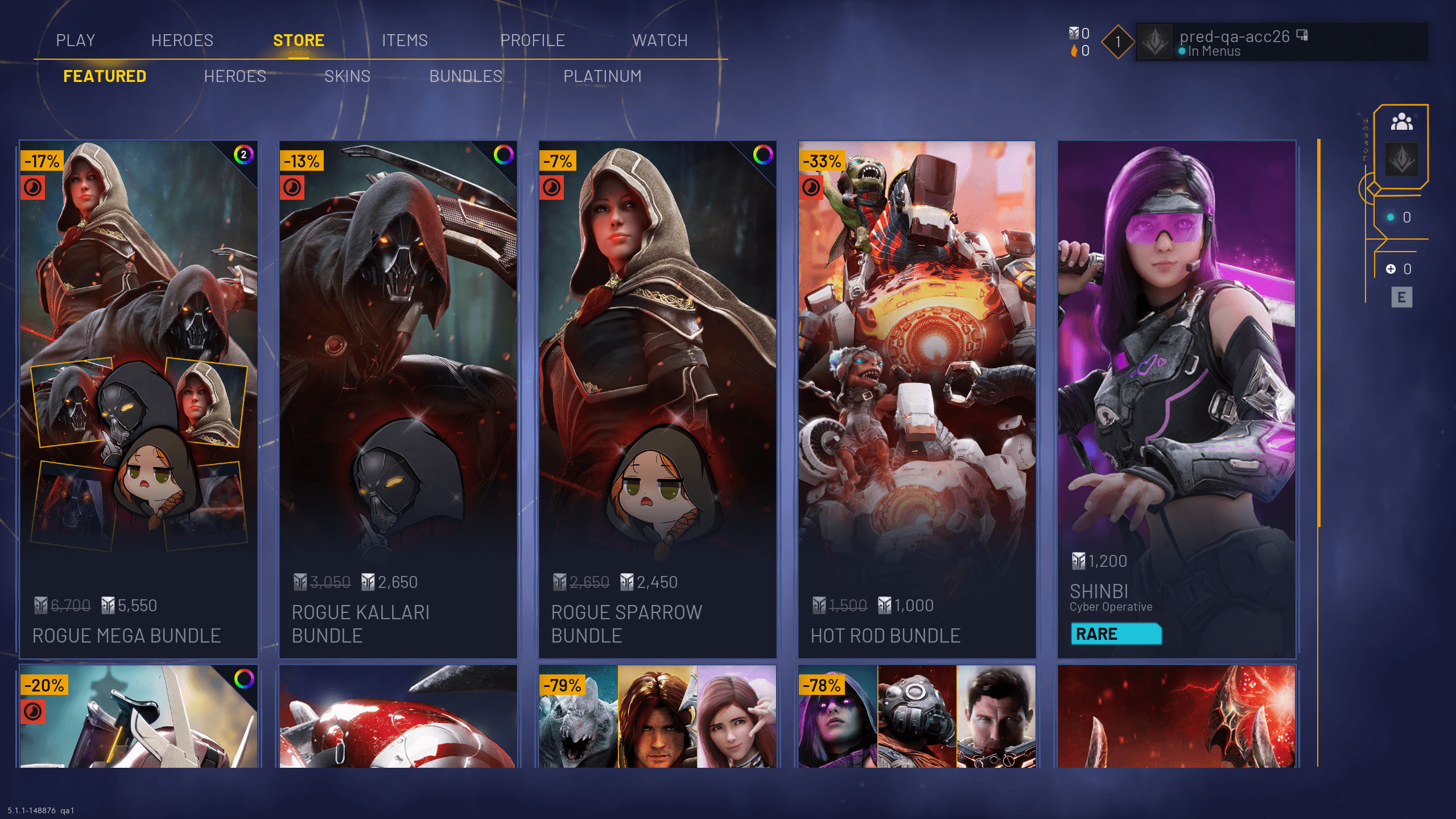Select the -79% hero trio bundle
The width and height of the screenshot is (1456, 819).
tap(658, 717)
